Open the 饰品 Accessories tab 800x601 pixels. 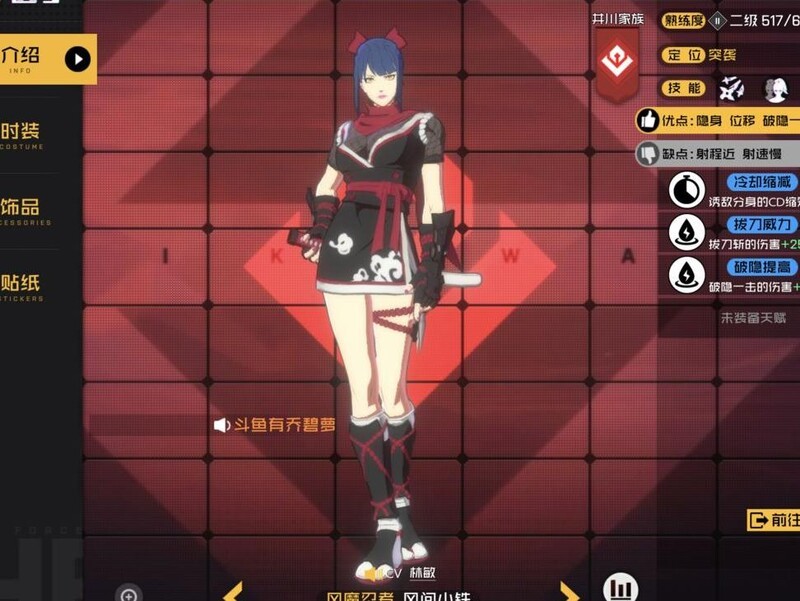[26, 212]
